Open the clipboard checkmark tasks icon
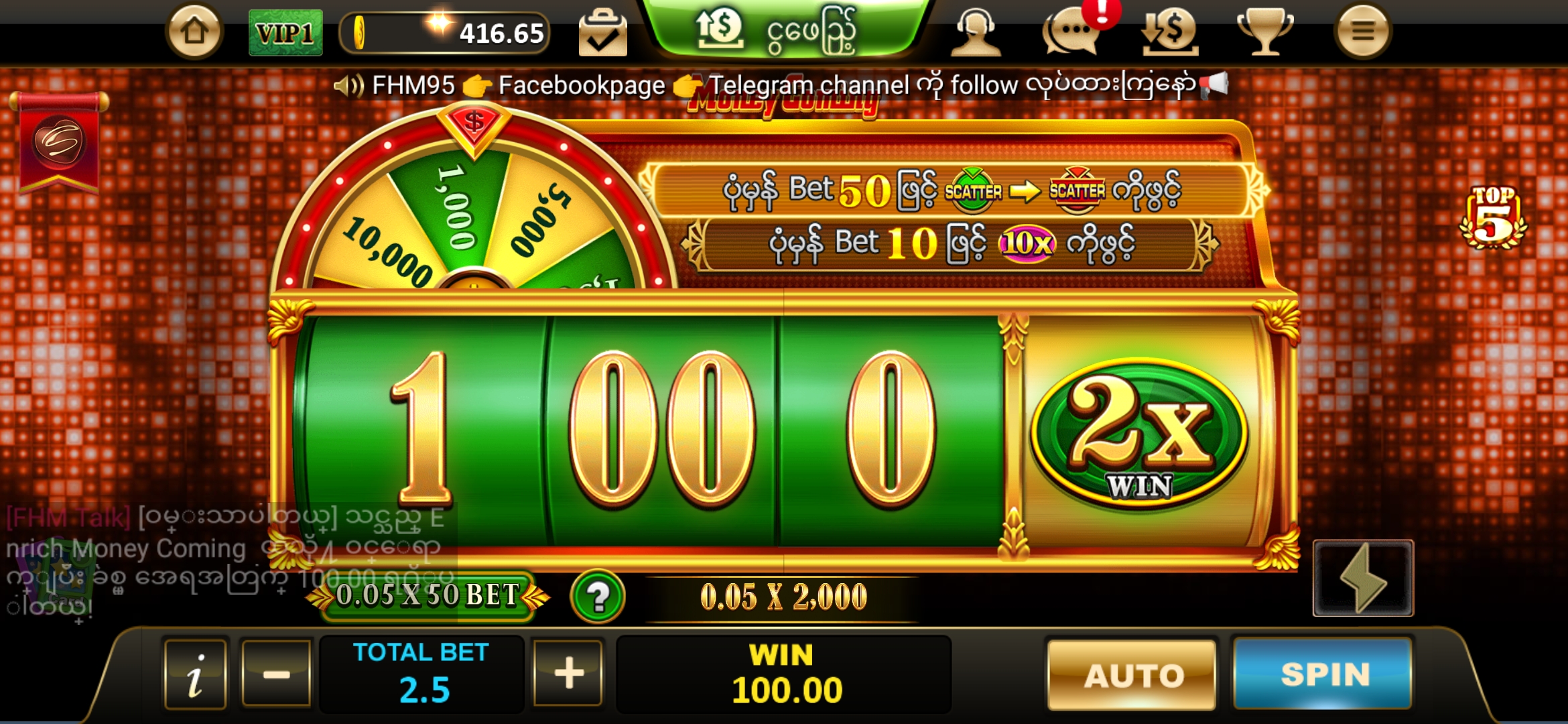Screen dimensions: 1568x724 click(602, 33)
